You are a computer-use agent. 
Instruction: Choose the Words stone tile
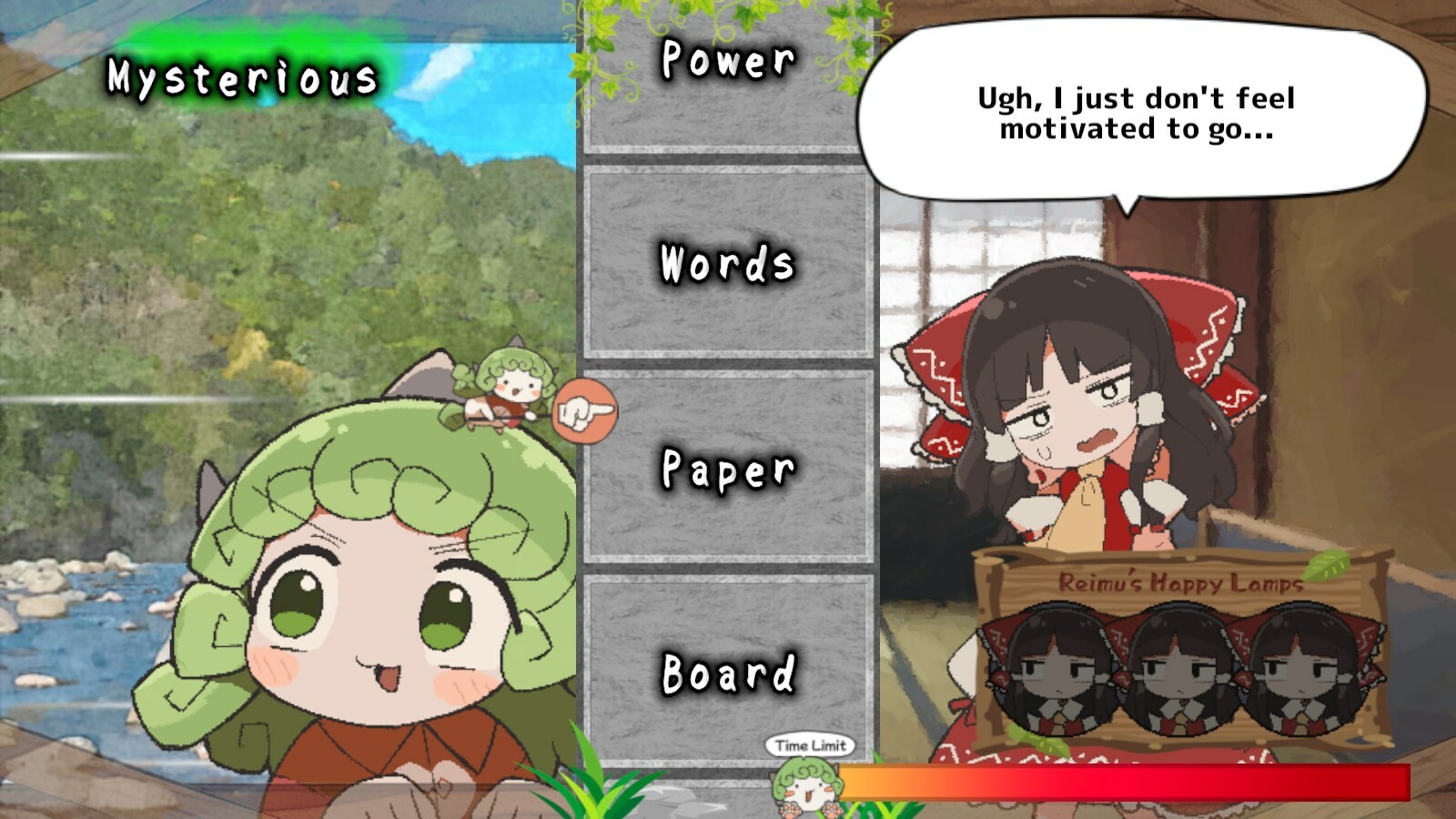tap(728, 266)
